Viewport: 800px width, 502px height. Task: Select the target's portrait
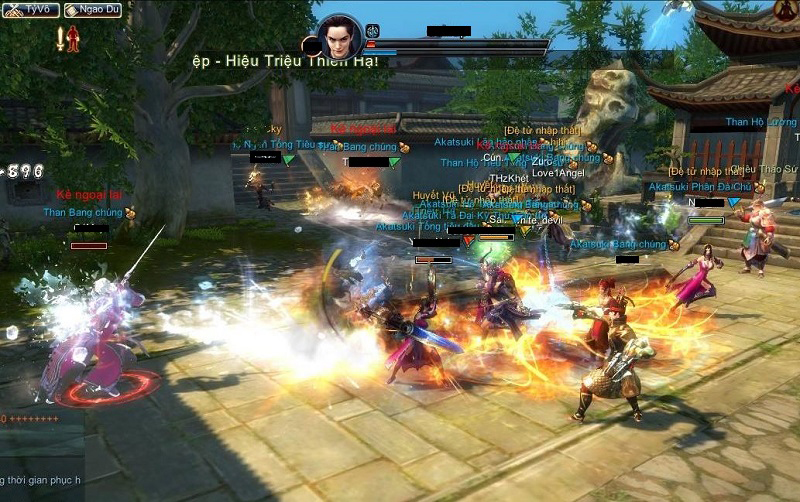(x=341, y=37)
